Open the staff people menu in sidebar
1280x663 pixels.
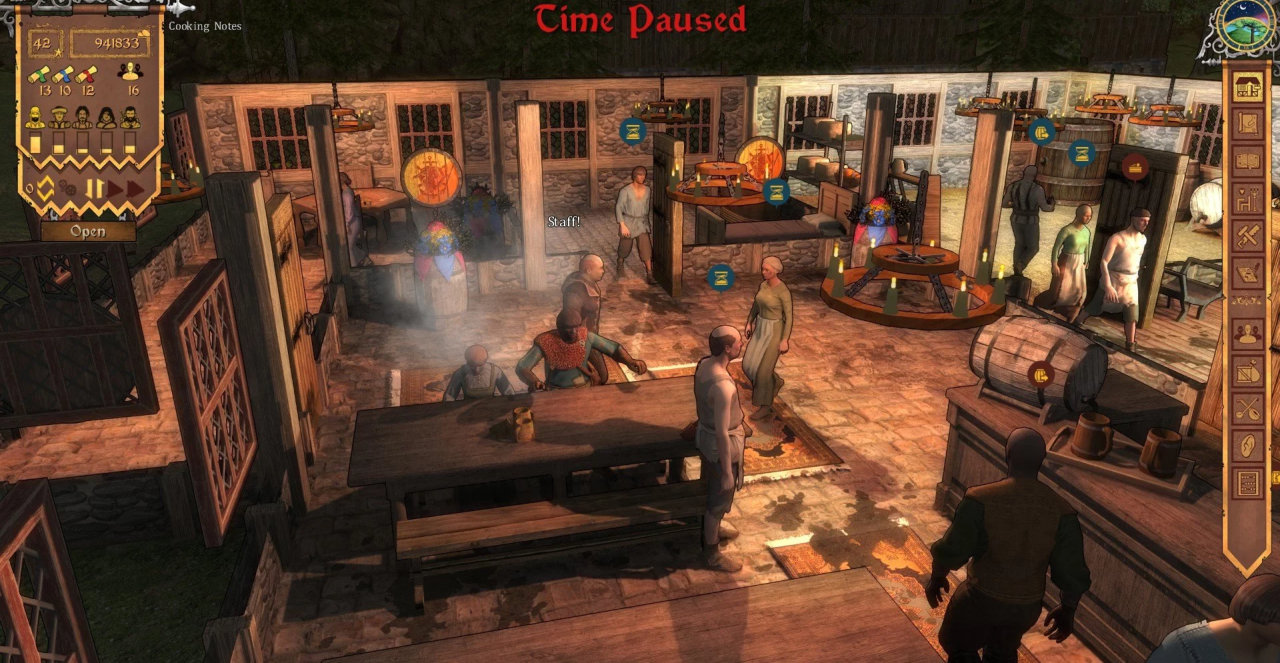(x=1247, y=334)
